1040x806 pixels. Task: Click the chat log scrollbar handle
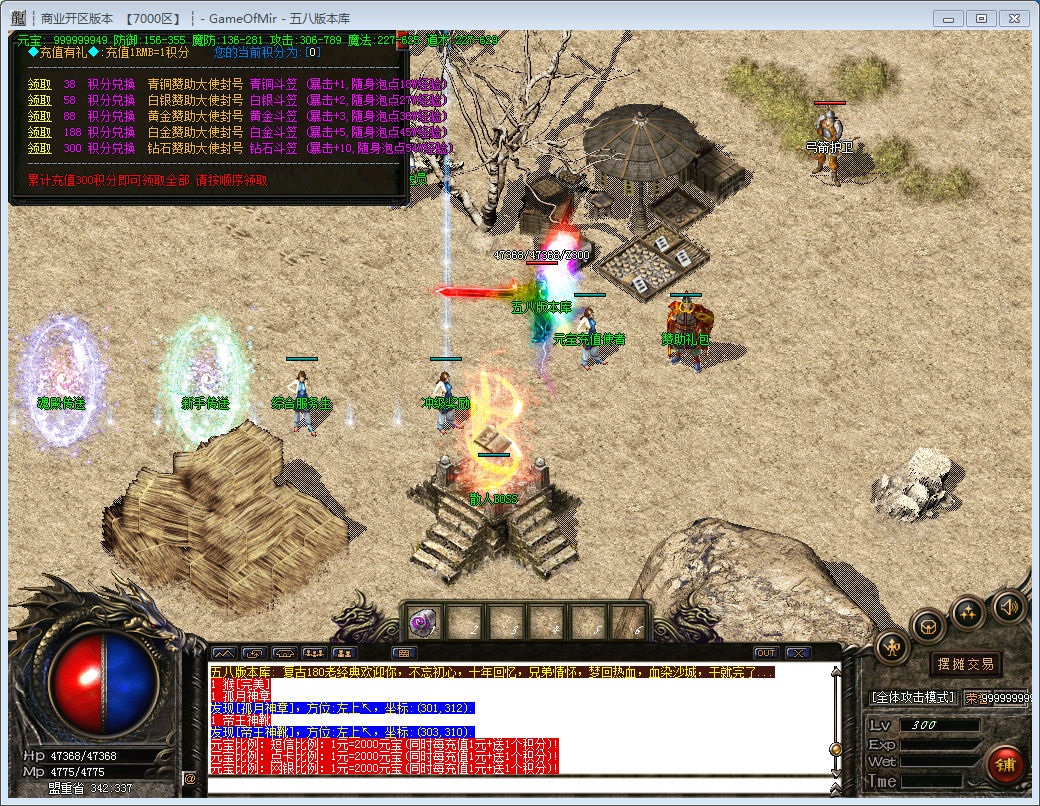[x=836, y=749]
